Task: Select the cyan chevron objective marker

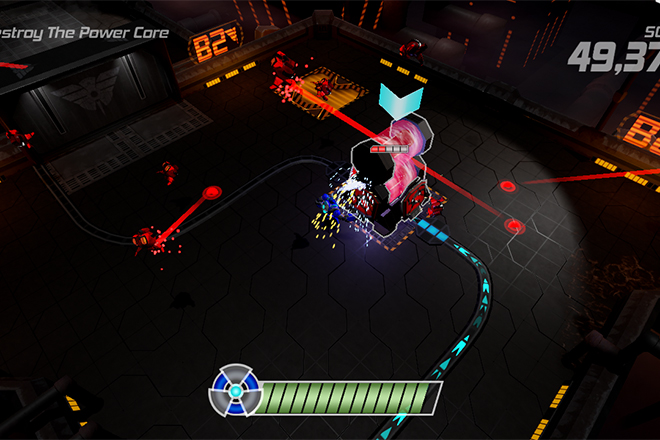Action: [402, 101]
